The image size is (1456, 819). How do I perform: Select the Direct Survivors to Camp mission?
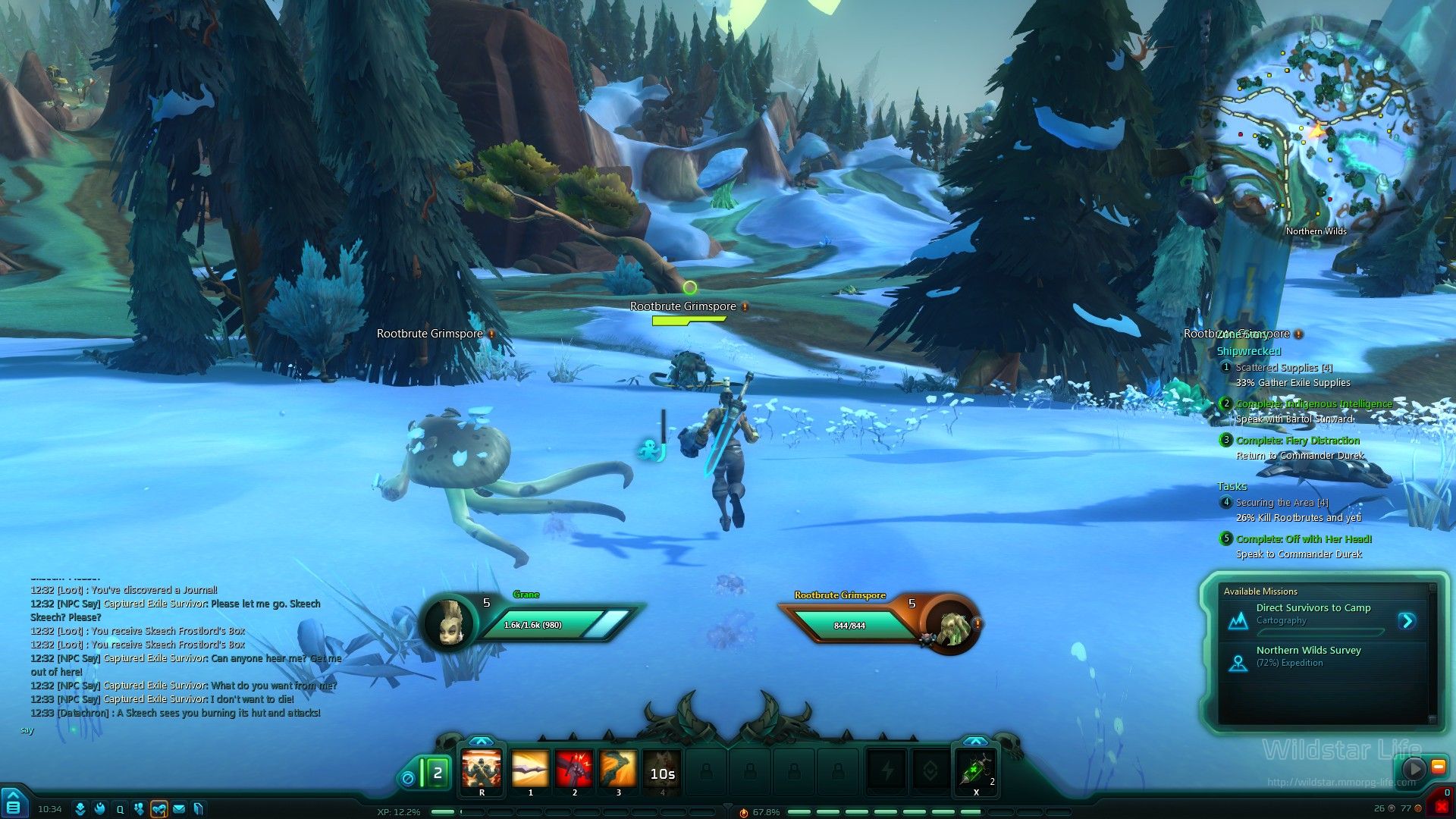click(1313, 608)
